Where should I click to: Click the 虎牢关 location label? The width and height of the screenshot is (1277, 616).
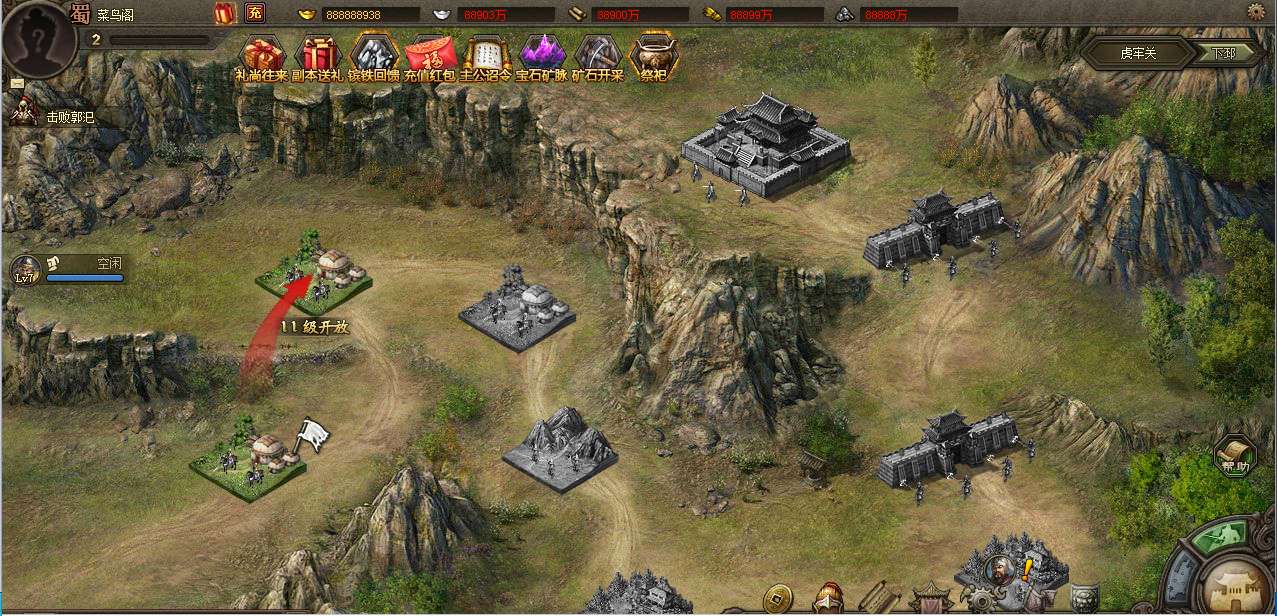click(1138, 53)
